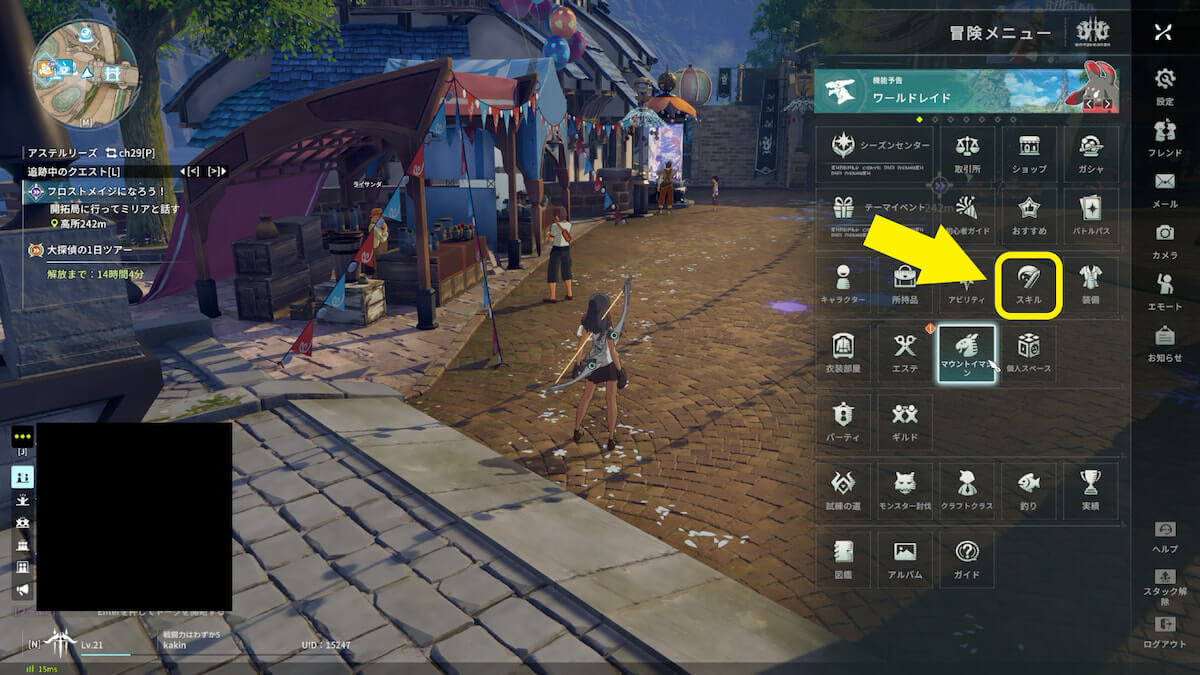The height and width of the screenshot is (675, 1200).
Task: Open 所持品 inventory bag
Action: pos(905,285)
